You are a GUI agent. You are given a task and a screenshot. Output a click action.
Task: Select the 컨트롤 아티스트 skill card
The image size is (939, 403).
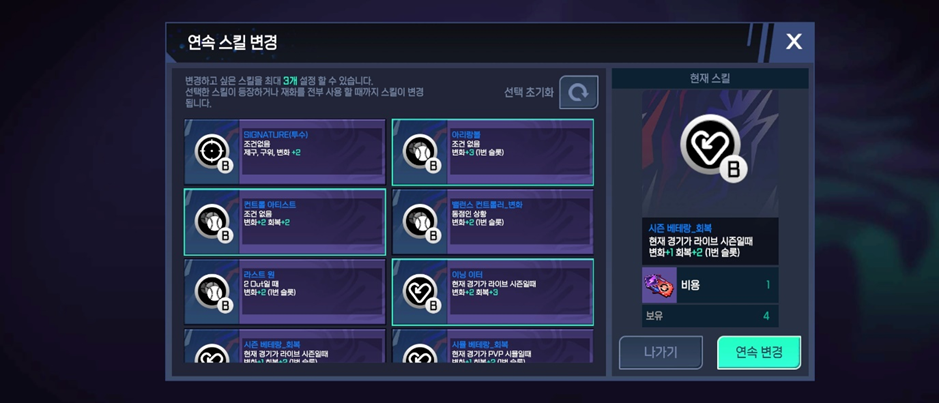pyautogui.click(x=285, y=222)
